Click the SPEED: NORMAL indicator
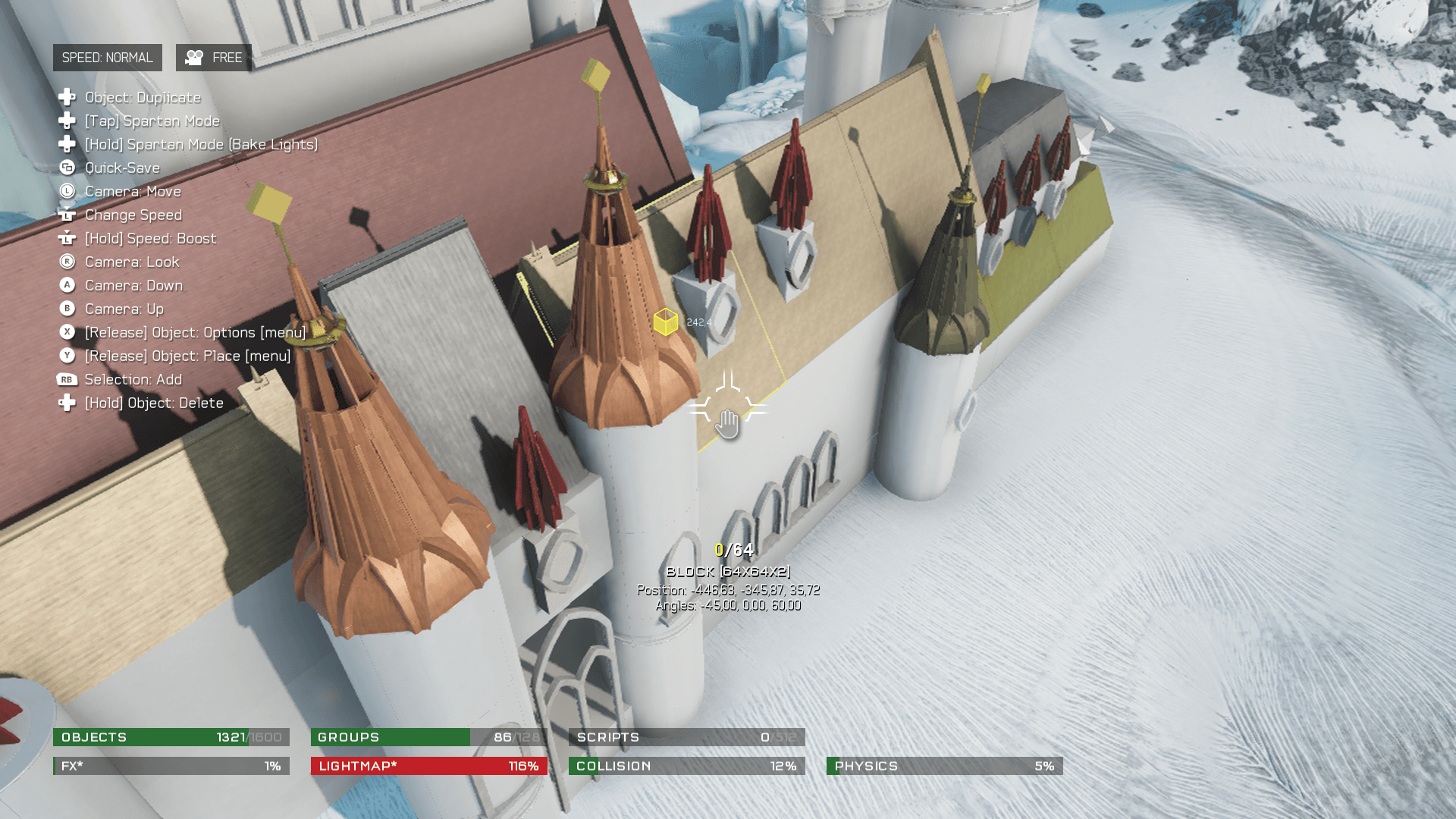This screenshot has height=819, width=1456. coord(107,58)
